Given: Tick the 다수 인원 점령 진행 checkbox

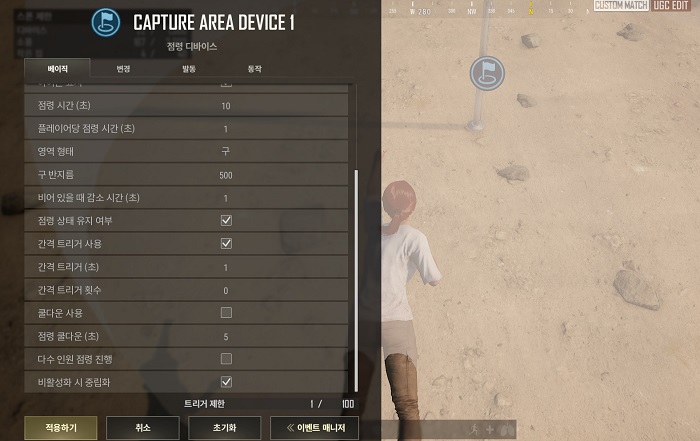Looking at the screenshot, I should tap(226, 359).
